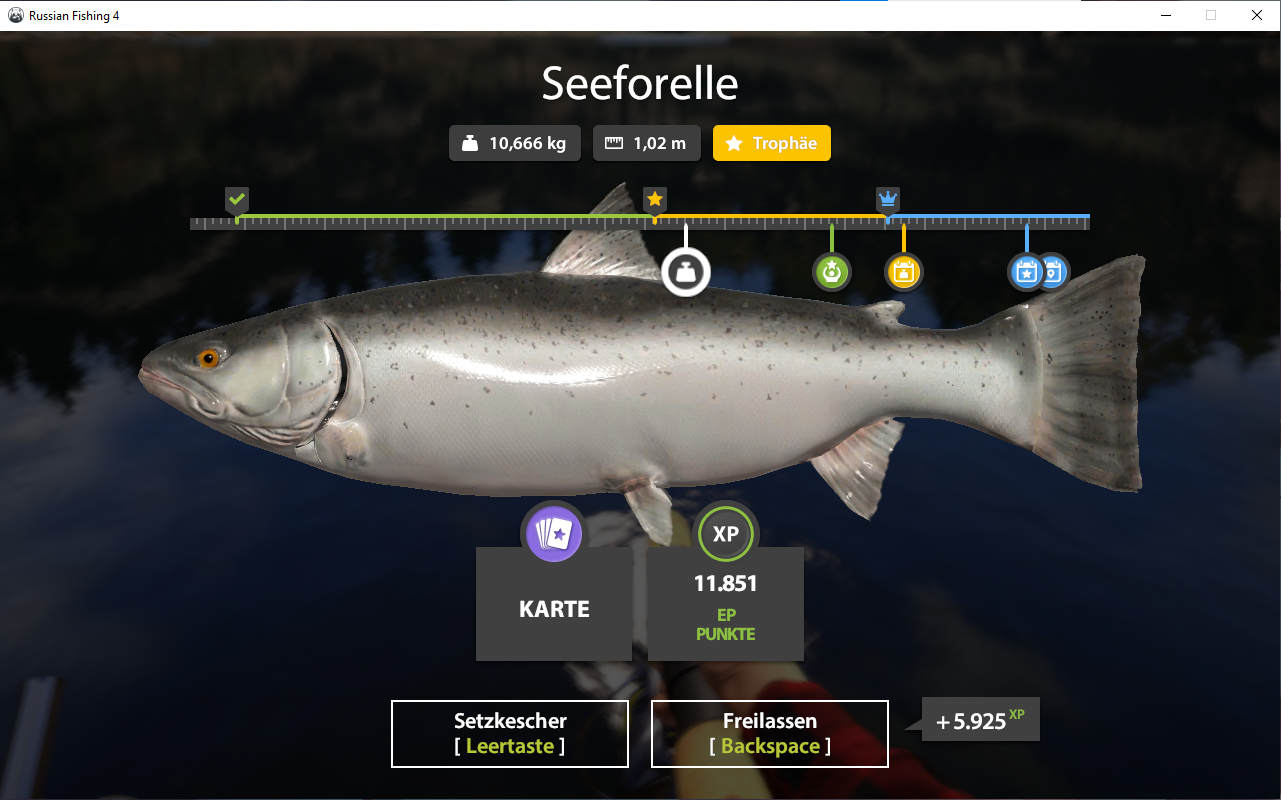Click the yellow trophy star marker
Image resolution: width=1281 pixels, height=800 pixels.
click(655, 199)
